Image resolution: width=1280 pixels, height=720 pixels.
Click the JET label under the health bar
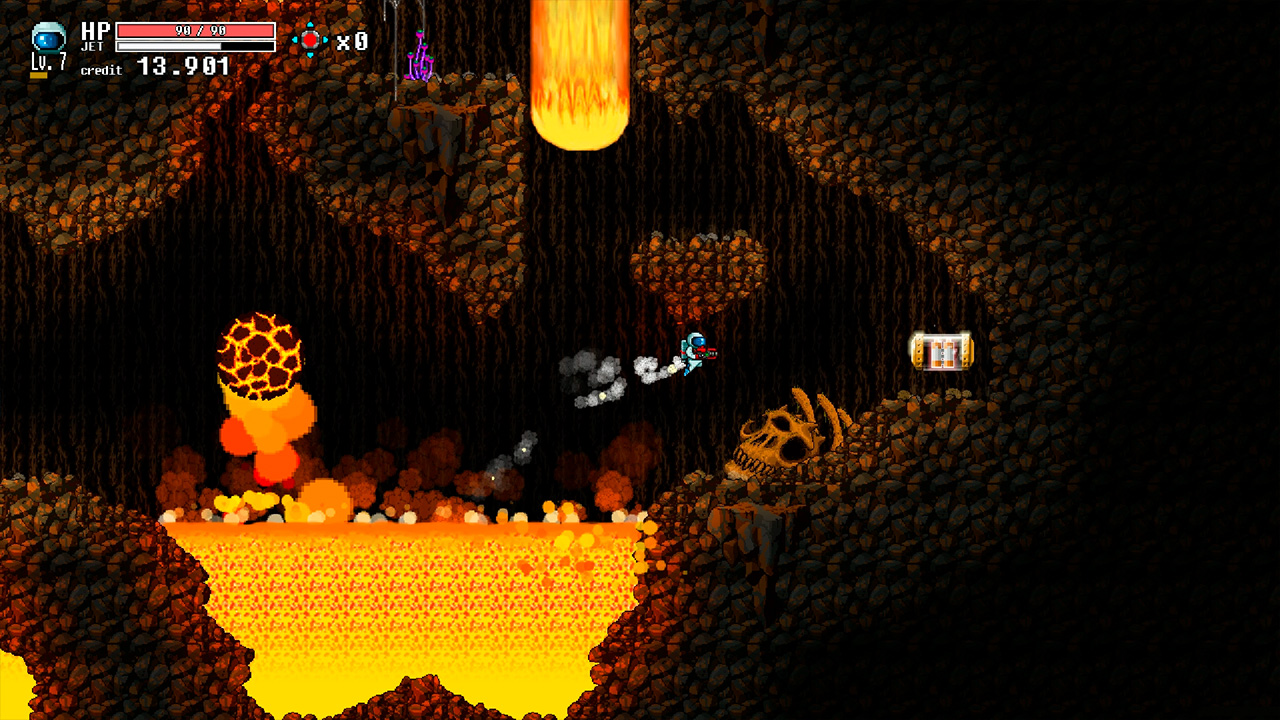[93, 45]
